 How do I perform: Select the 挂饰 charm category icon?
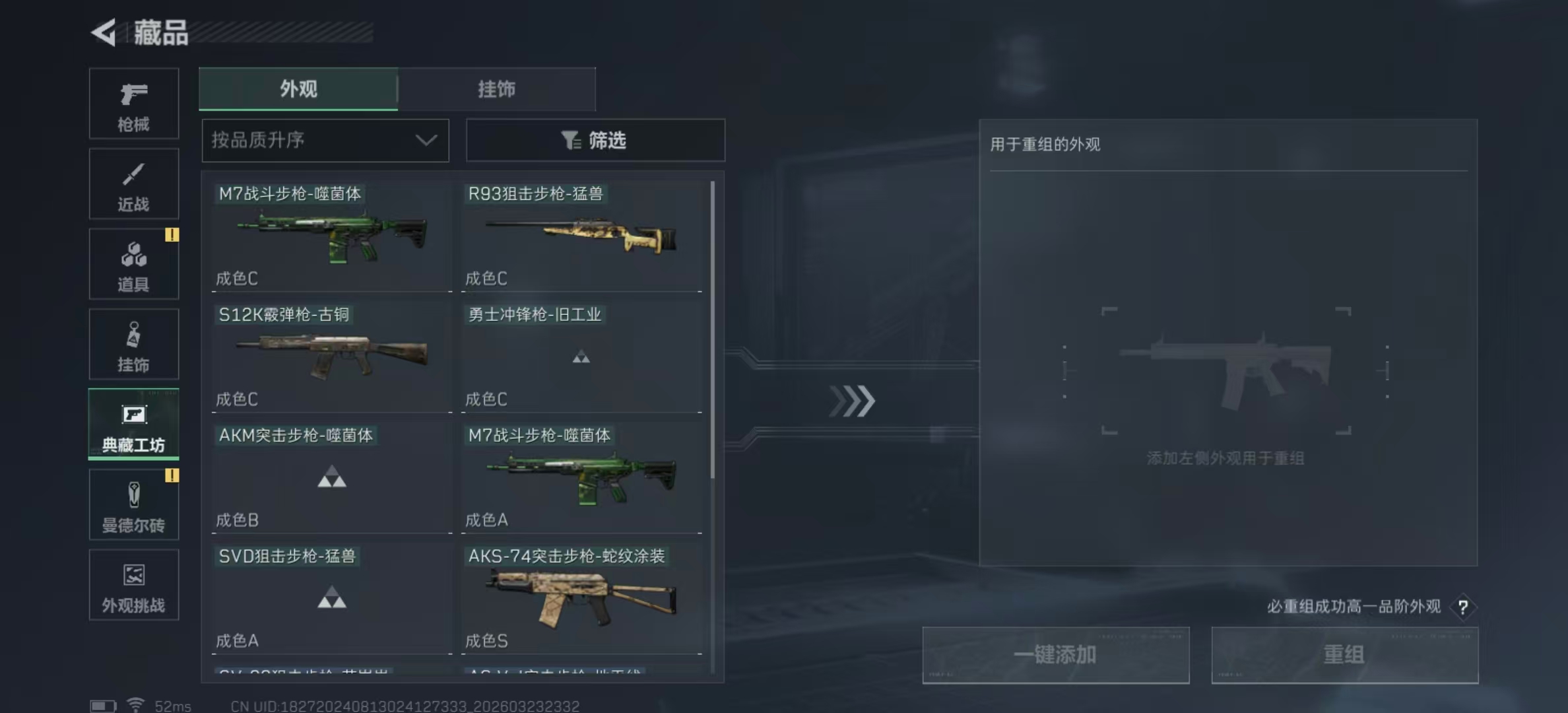133,344
